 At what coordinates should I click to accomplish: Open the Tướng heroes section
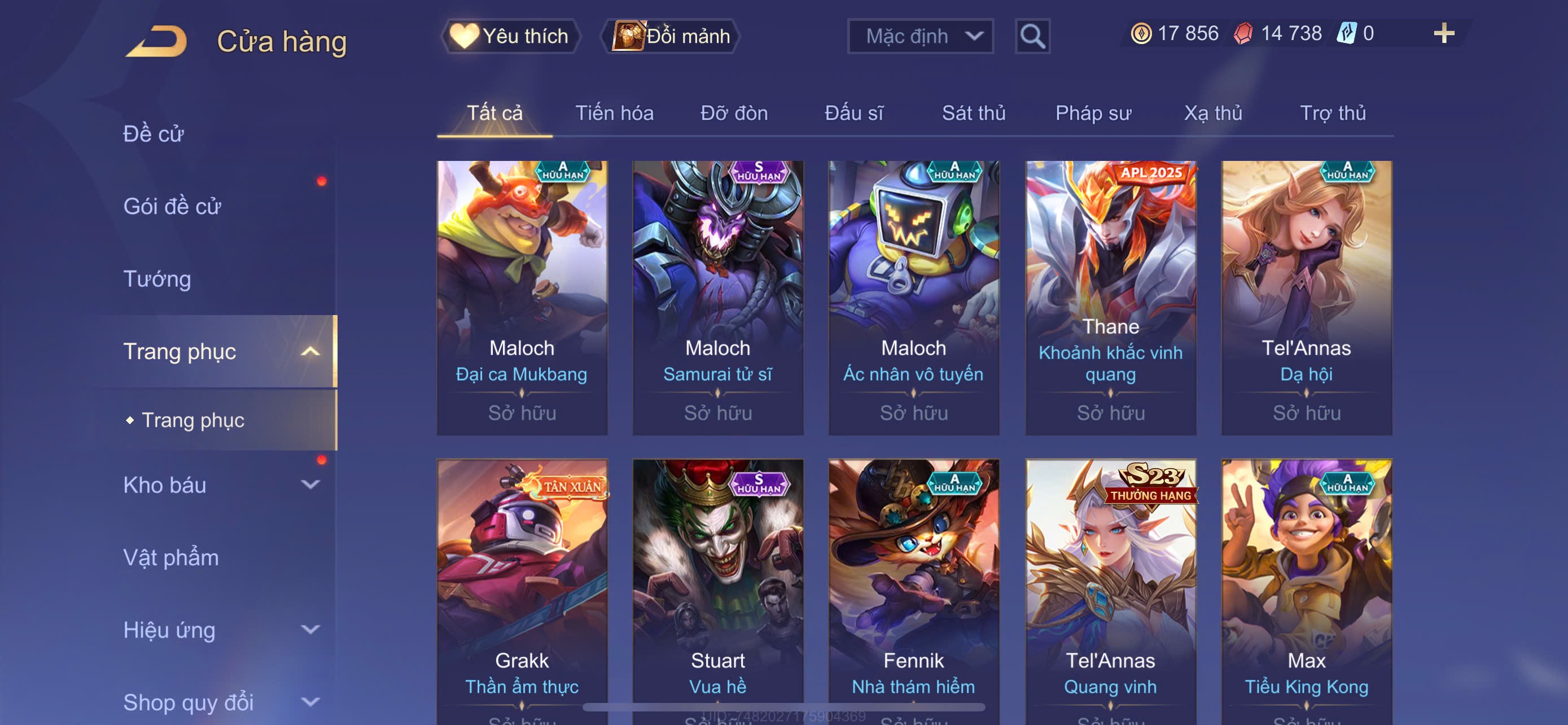157,279
